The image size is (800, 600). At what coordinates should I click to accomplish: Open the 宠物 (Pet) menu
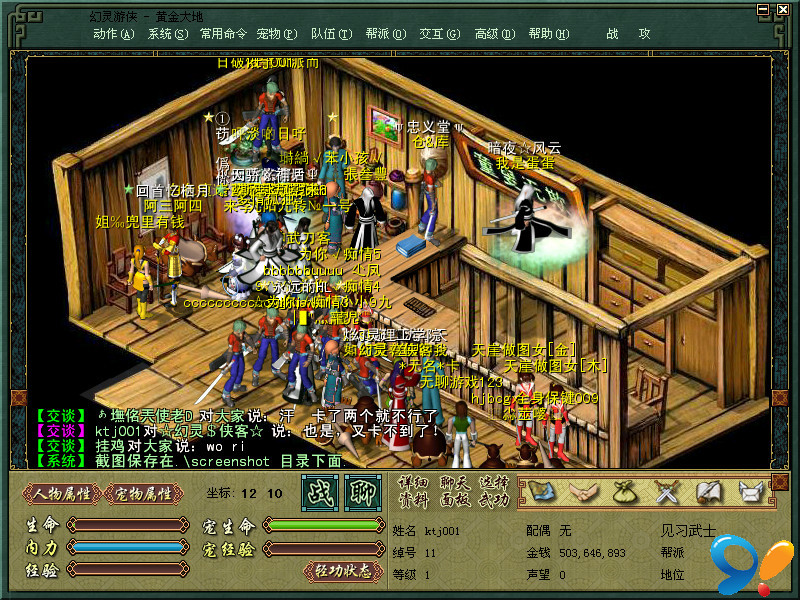[x=276, y=33]
